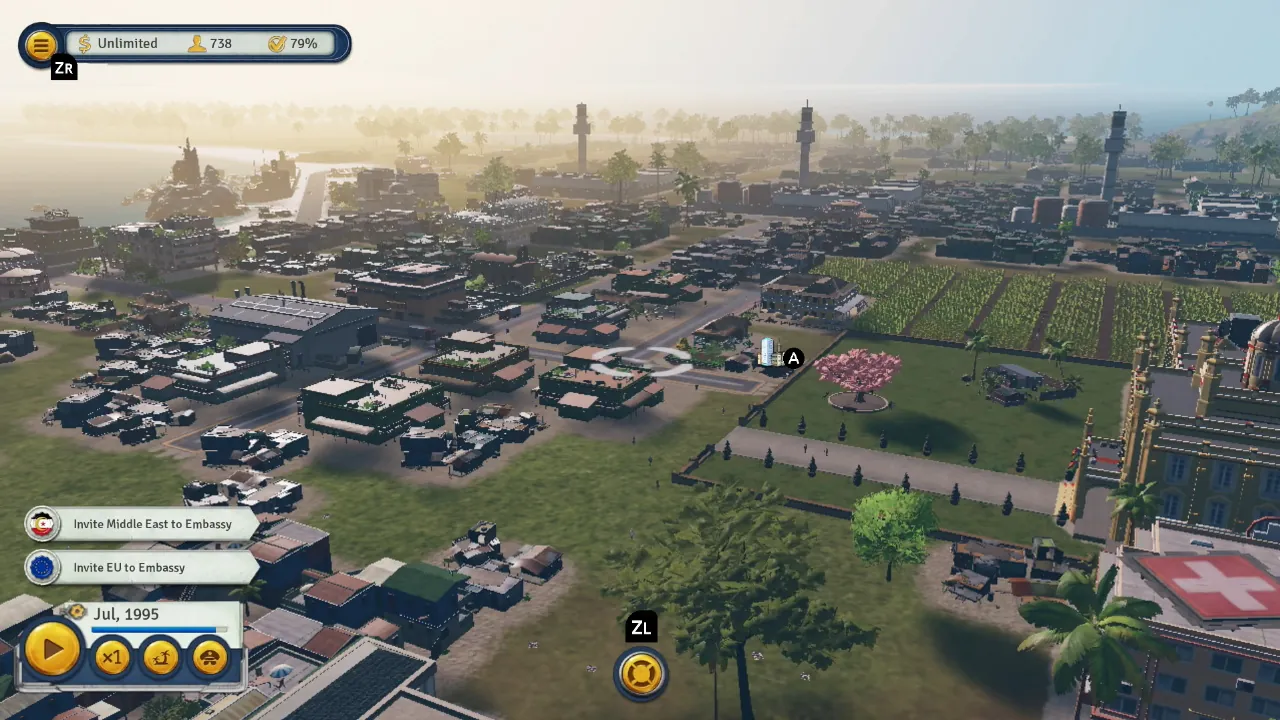Open the almanac via the citizen head icon
1280x720 pixels.
(210, 656)
